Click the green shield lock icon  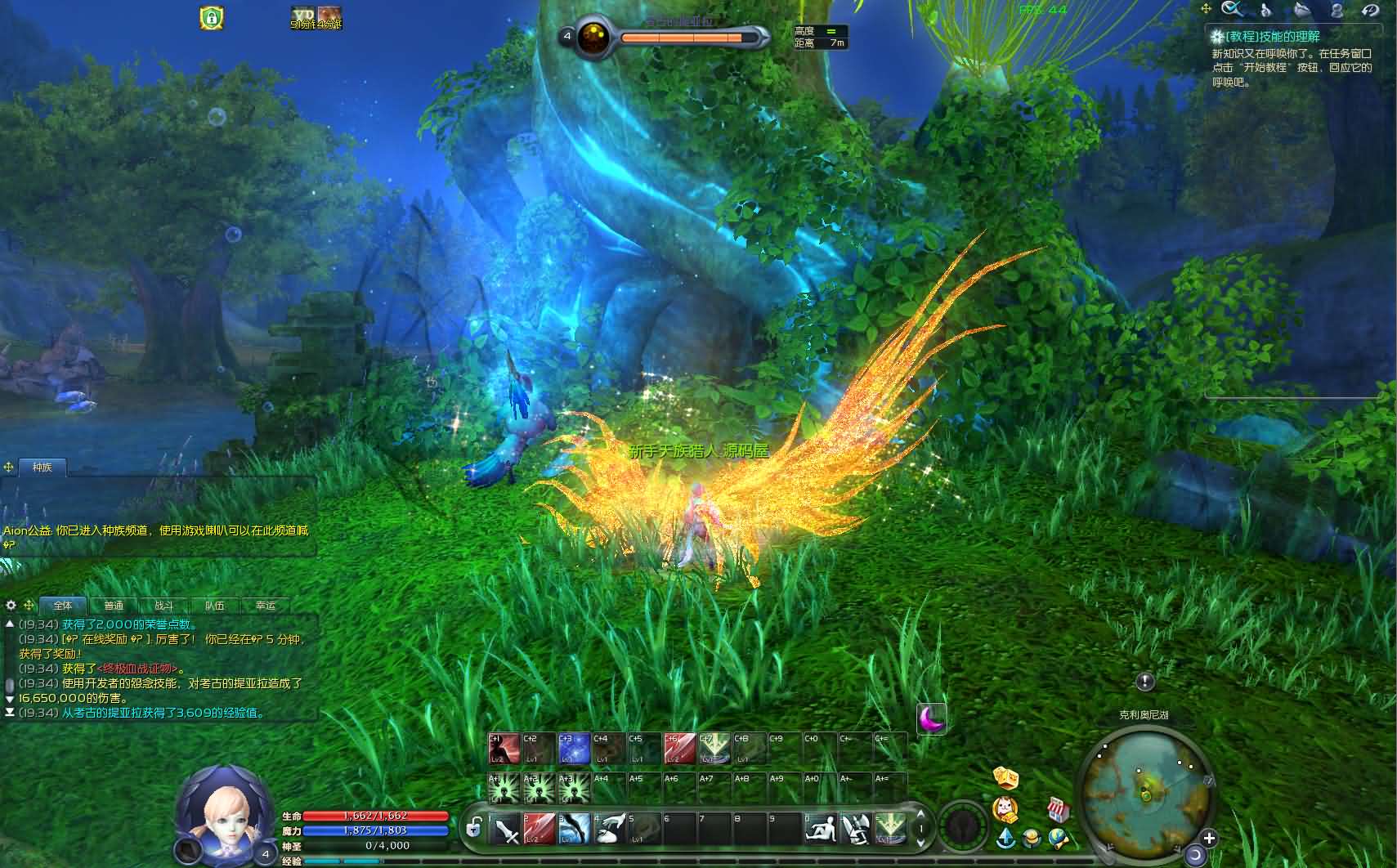[212, 17]
